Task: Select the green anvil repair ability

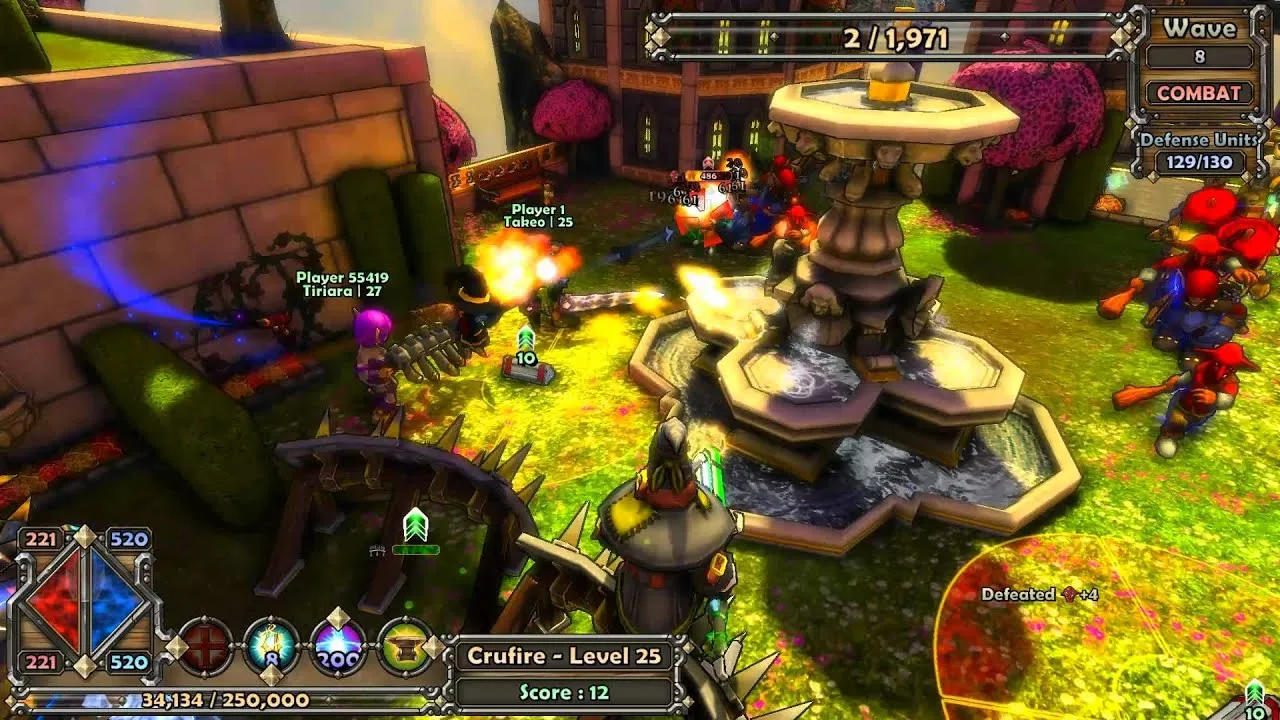Action: 404,647
